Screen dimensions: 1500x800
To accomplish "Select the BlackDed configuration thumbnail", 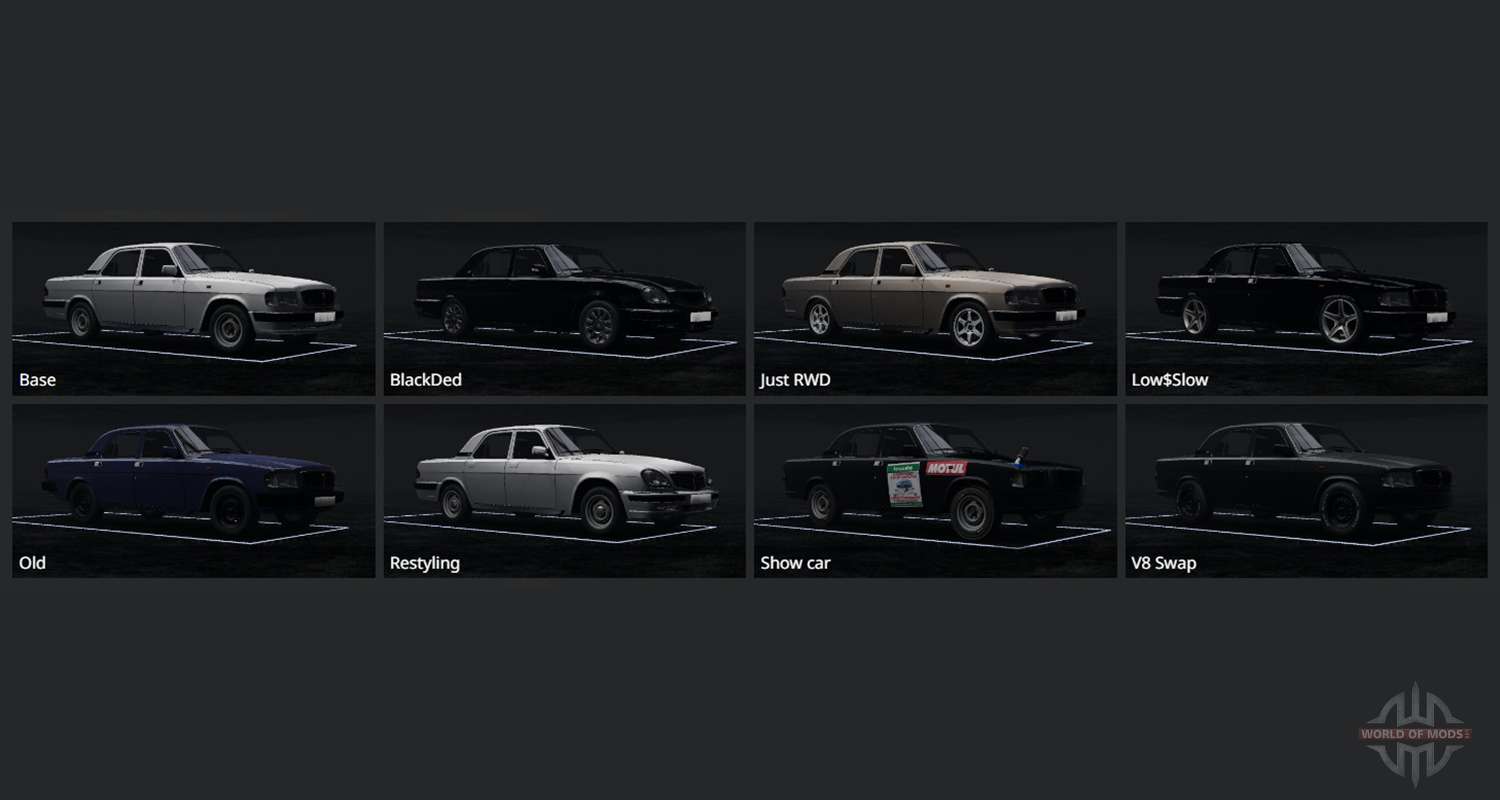I will point(563,300).
